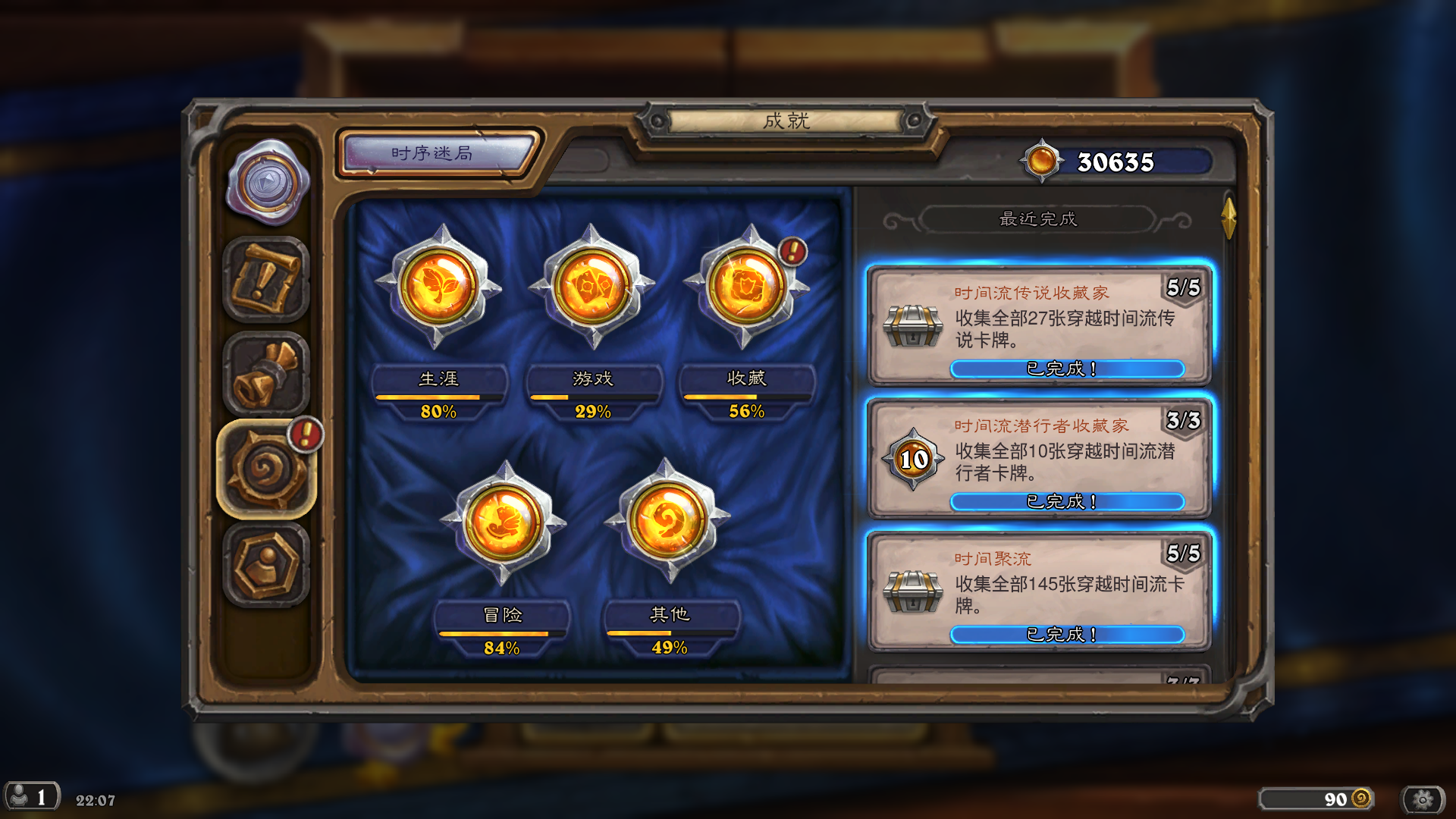Click the settings gear in the bottom right corner
This screenshot has height=819, width=1456.
coord(1420,798)
